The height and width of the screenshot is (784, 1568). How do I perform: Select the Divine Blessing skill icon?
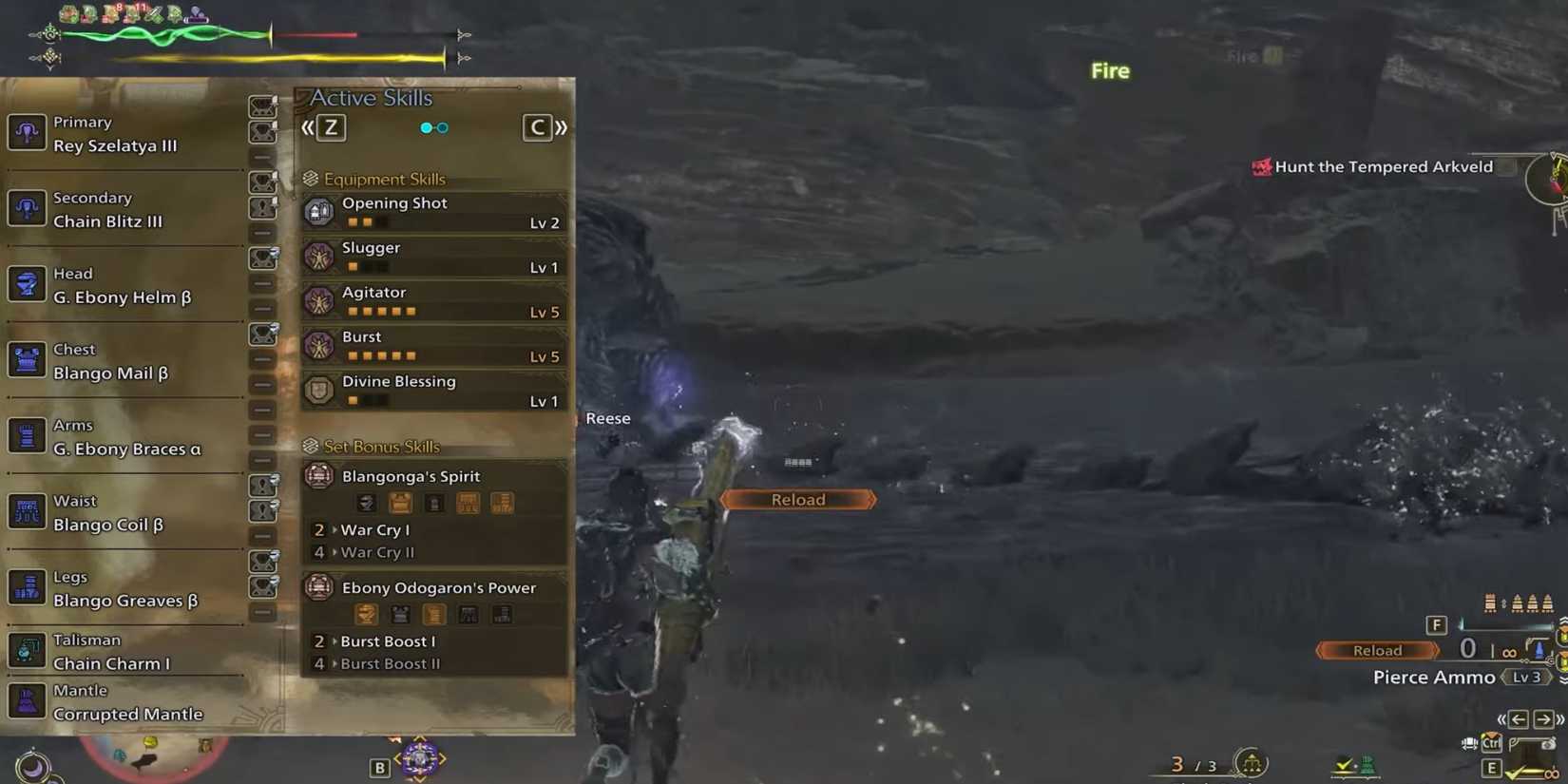coord(318,390)
